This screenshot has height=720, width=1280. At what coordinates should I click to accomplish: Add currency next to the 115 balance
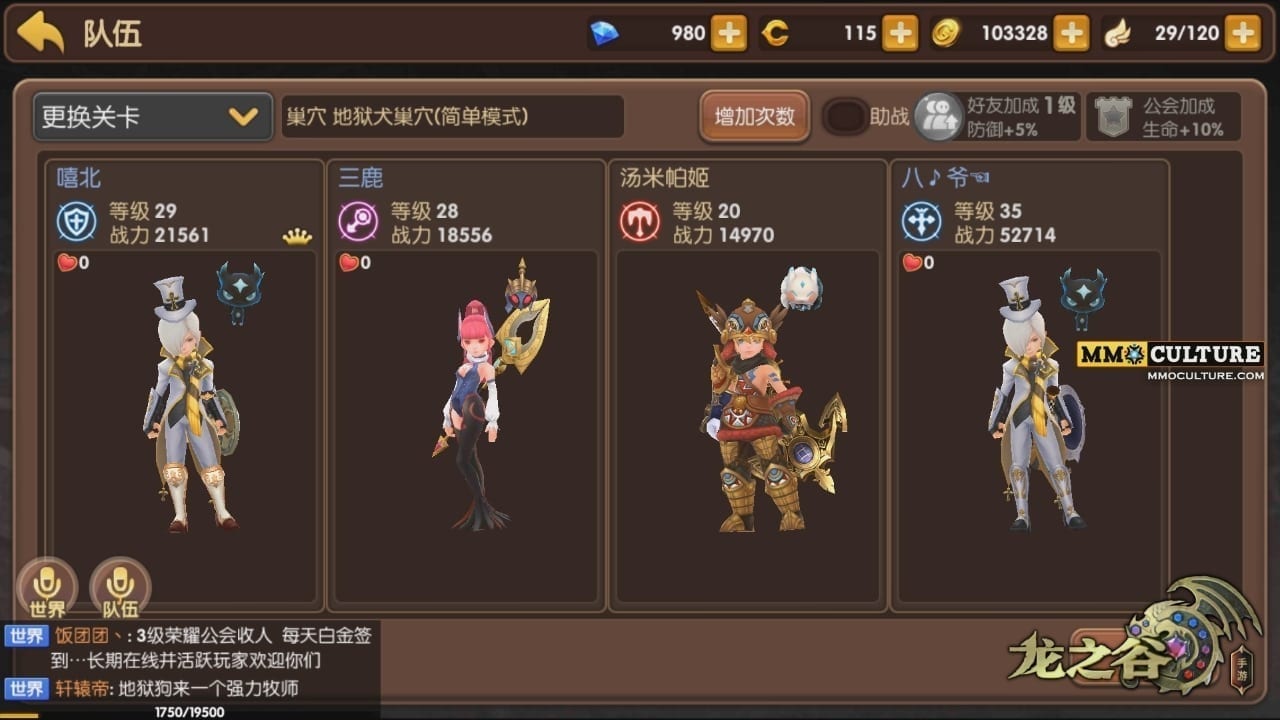[900, 33]
